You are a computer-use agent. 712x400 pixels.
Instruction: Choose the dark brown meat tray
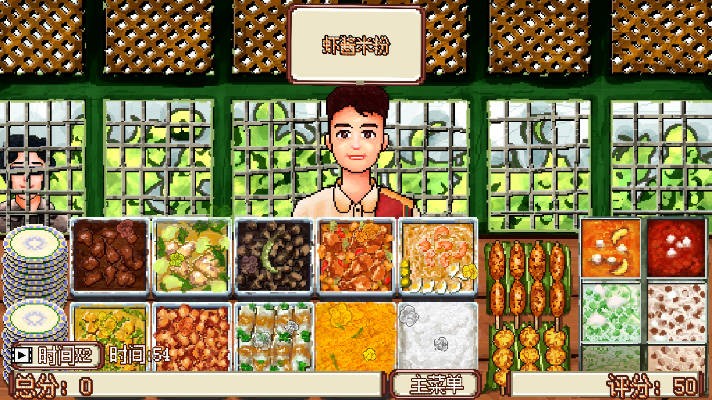pyautogui.click(x=109, y=256)
